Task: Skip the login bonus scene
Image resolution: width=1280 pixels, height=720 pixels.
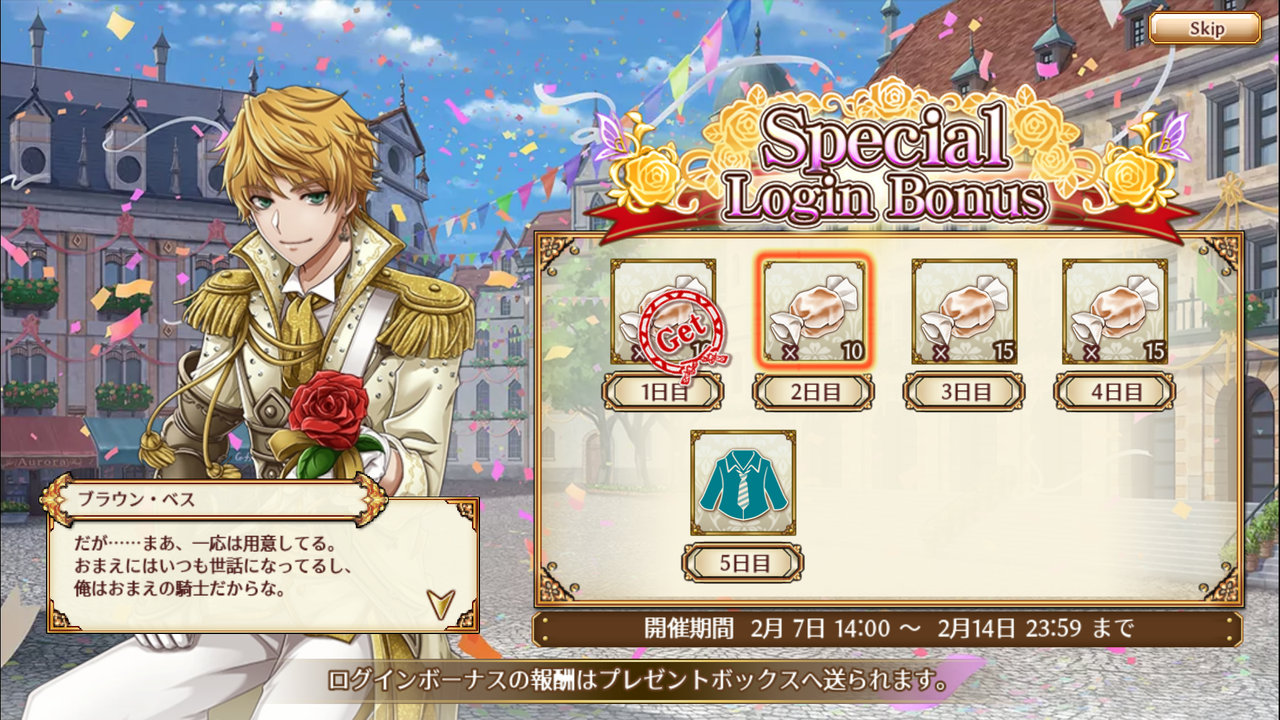Action: click(1205, 28)
